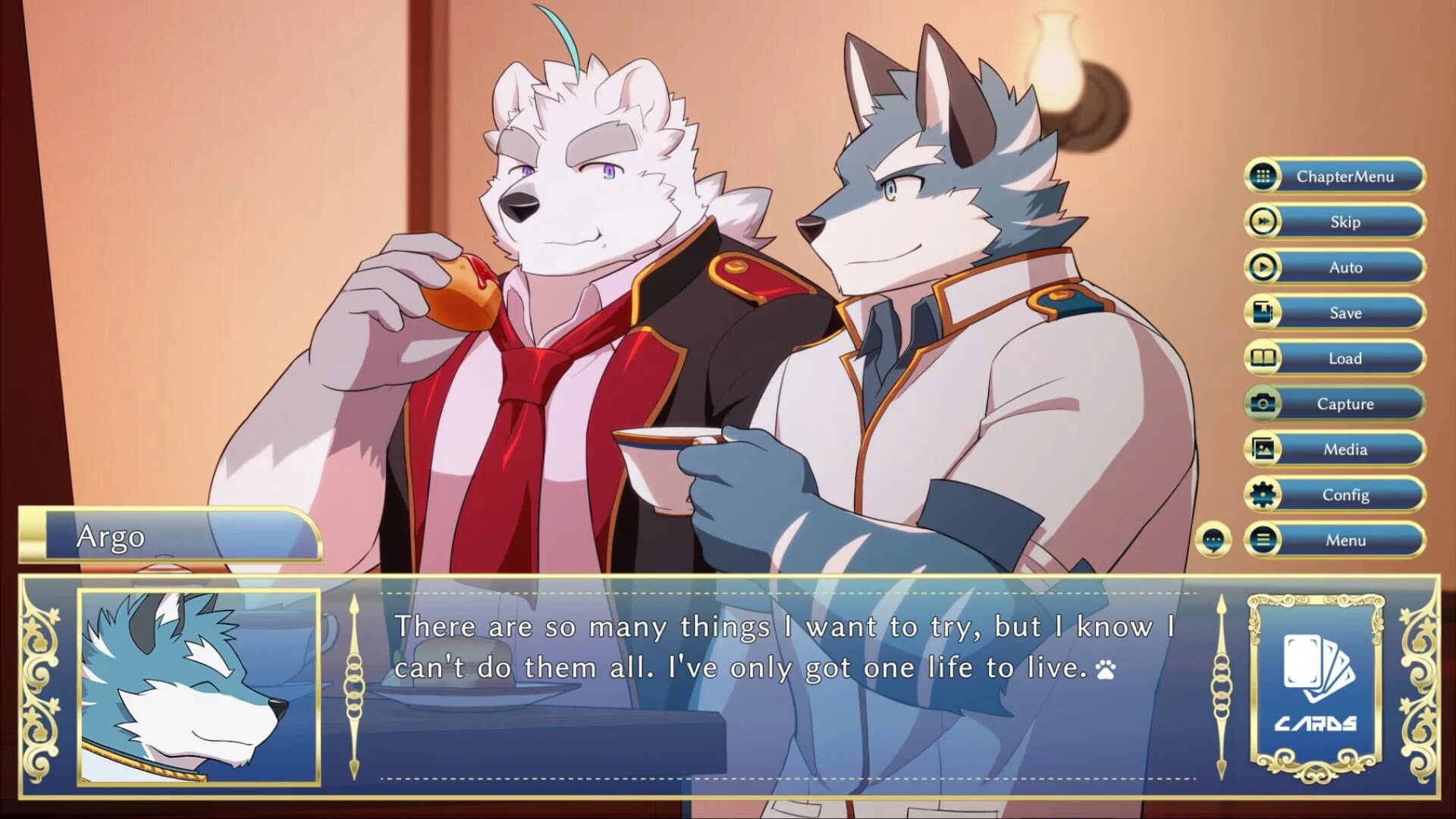Enable Auto play mode
The width and height of the screenshot is (1456, 819).
point(1345,267)
